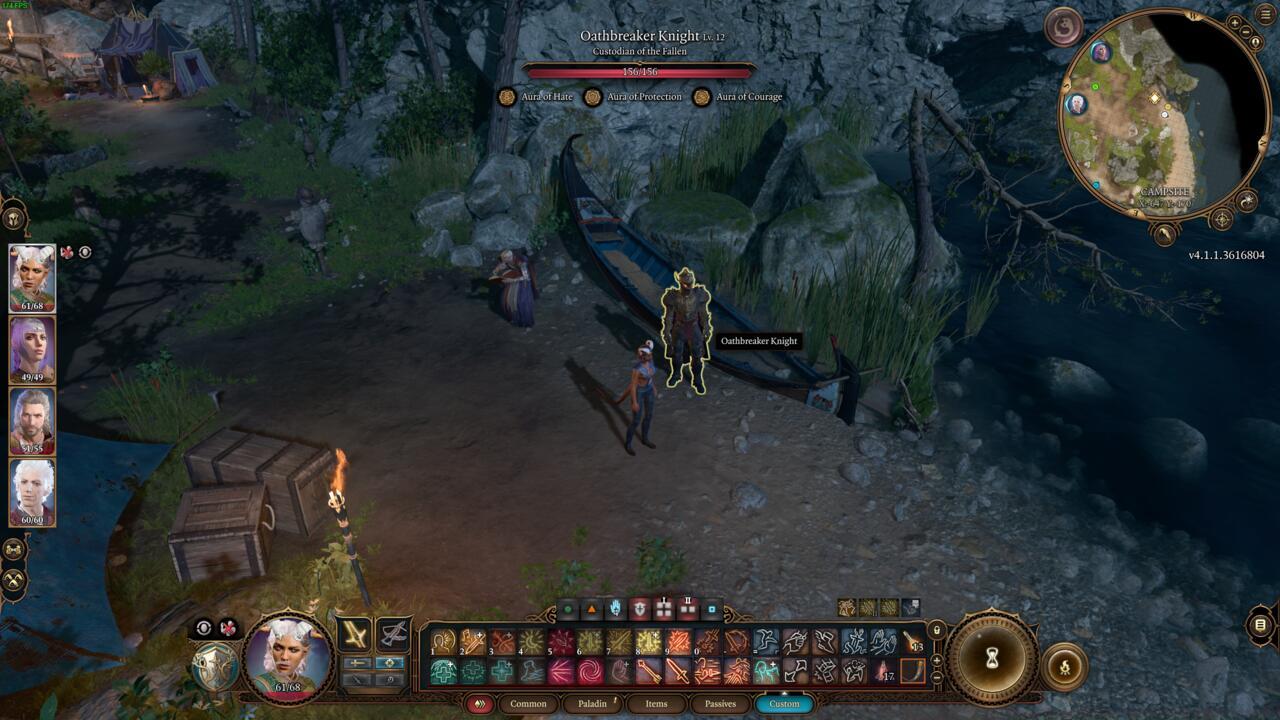Use the healing potion showing 13 charges
This screenshot has height=720, width=1280.
coord(912,644)
